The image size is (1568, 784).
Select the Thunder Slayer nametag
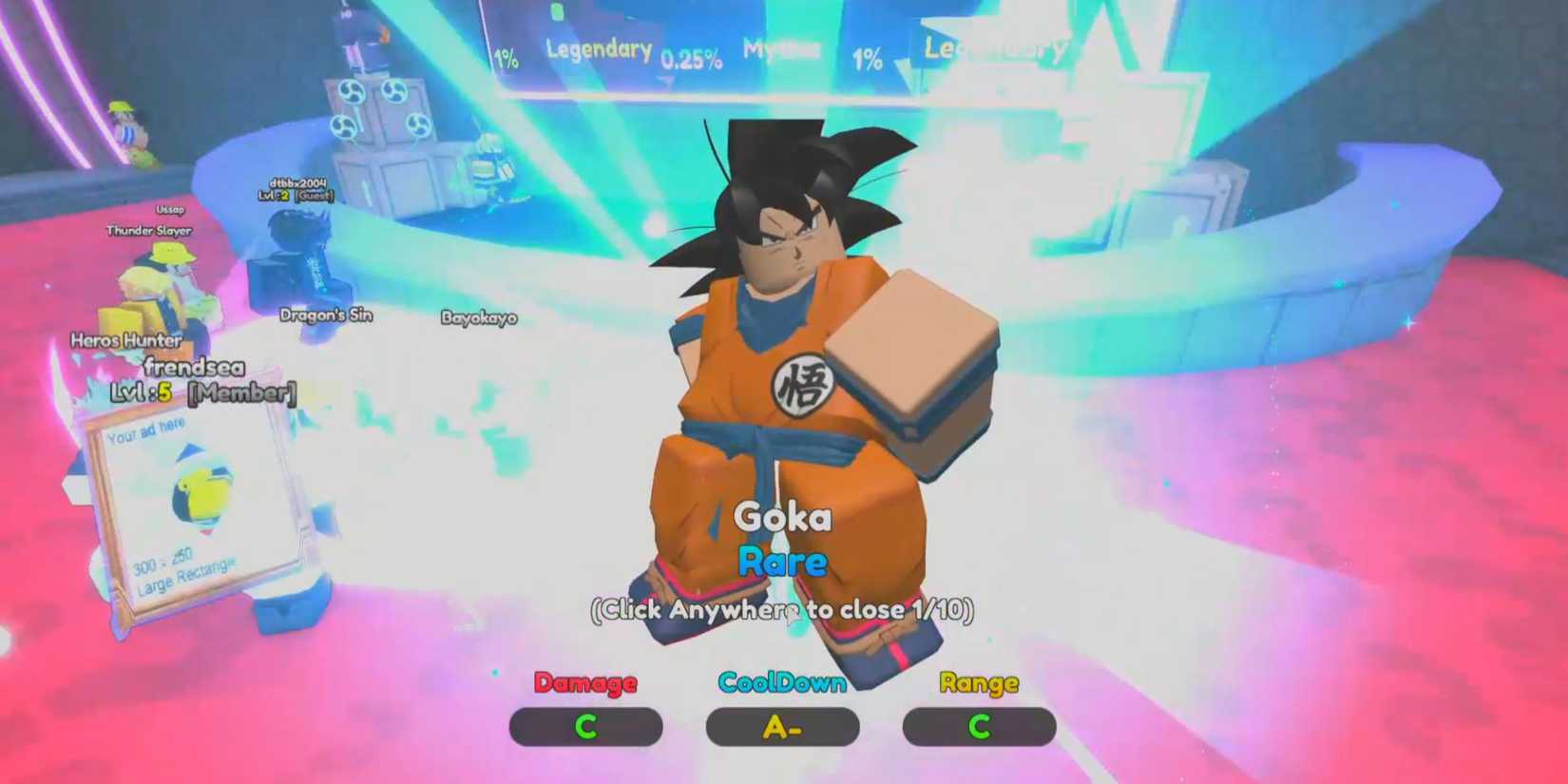(147, 230)
